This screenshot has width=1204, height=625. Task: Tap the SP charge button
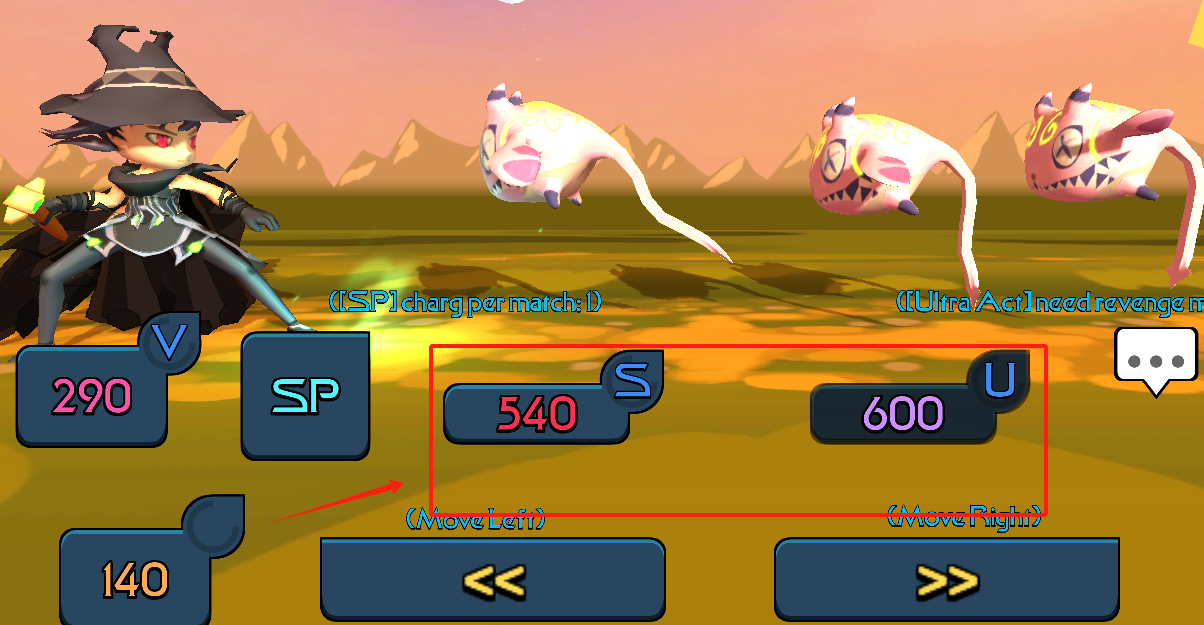click(305, 397)
